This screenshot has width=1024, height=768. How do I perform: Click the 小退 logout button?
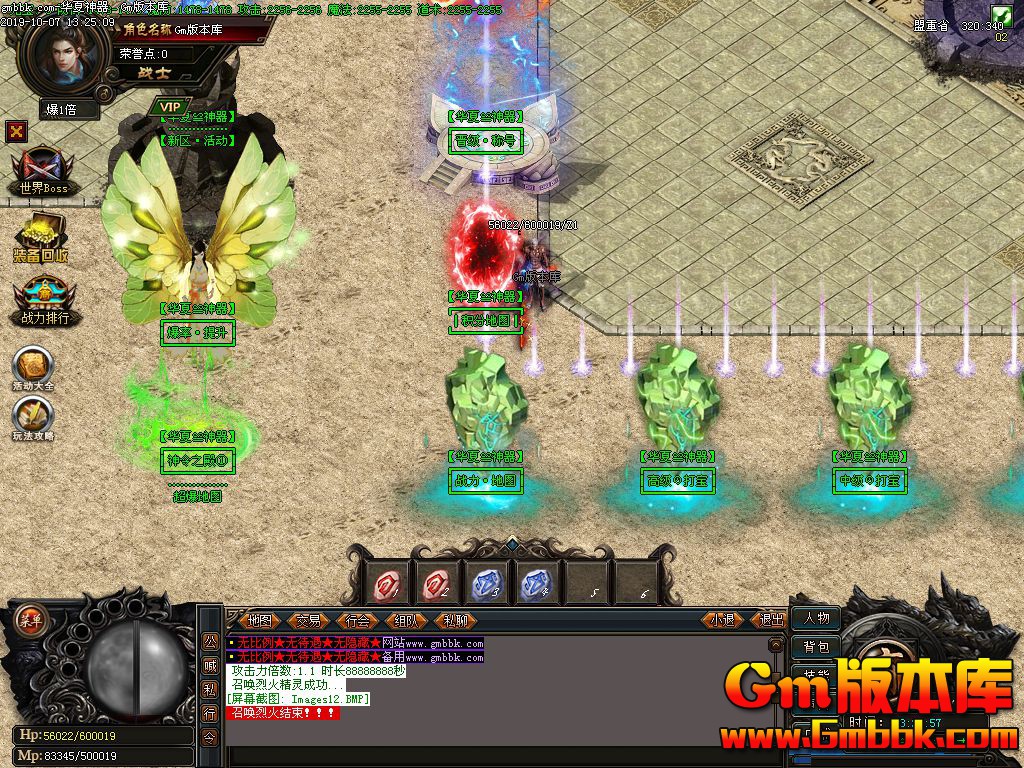[723, 620]
